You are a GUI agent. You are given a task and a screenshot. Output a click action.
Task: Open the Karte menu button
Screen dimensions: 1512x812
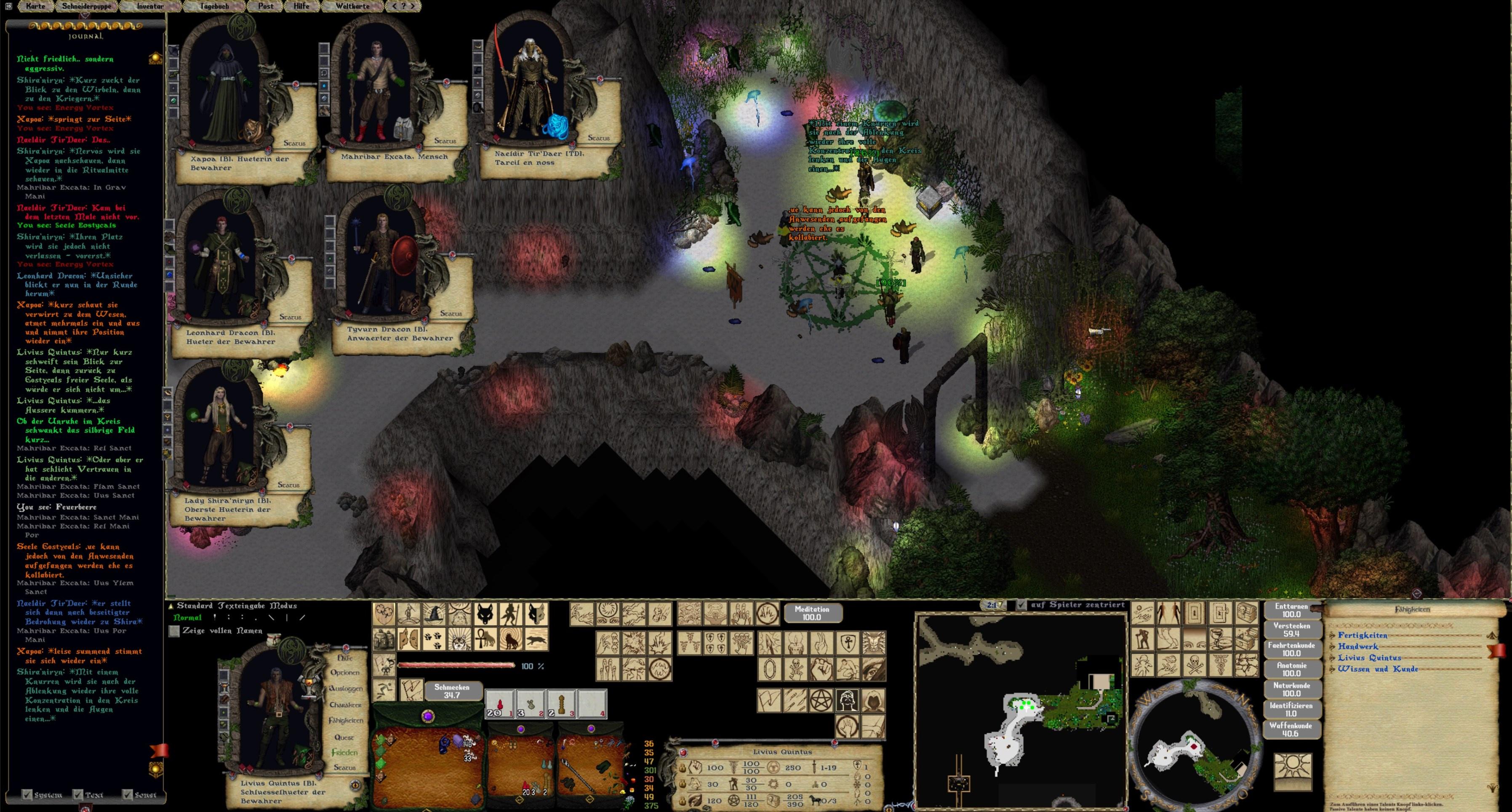point(35,6)
